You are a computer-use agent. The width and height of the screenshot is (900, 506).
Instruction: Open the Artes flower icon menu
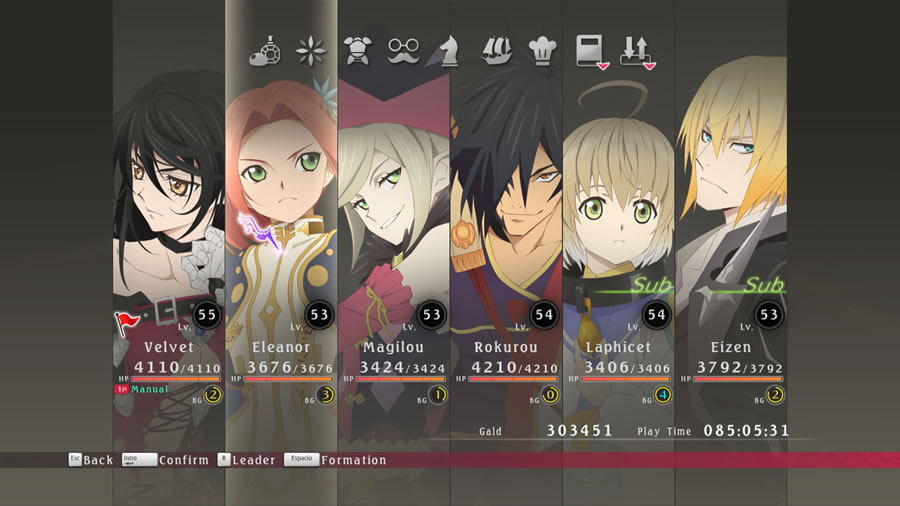click(310, 49)
